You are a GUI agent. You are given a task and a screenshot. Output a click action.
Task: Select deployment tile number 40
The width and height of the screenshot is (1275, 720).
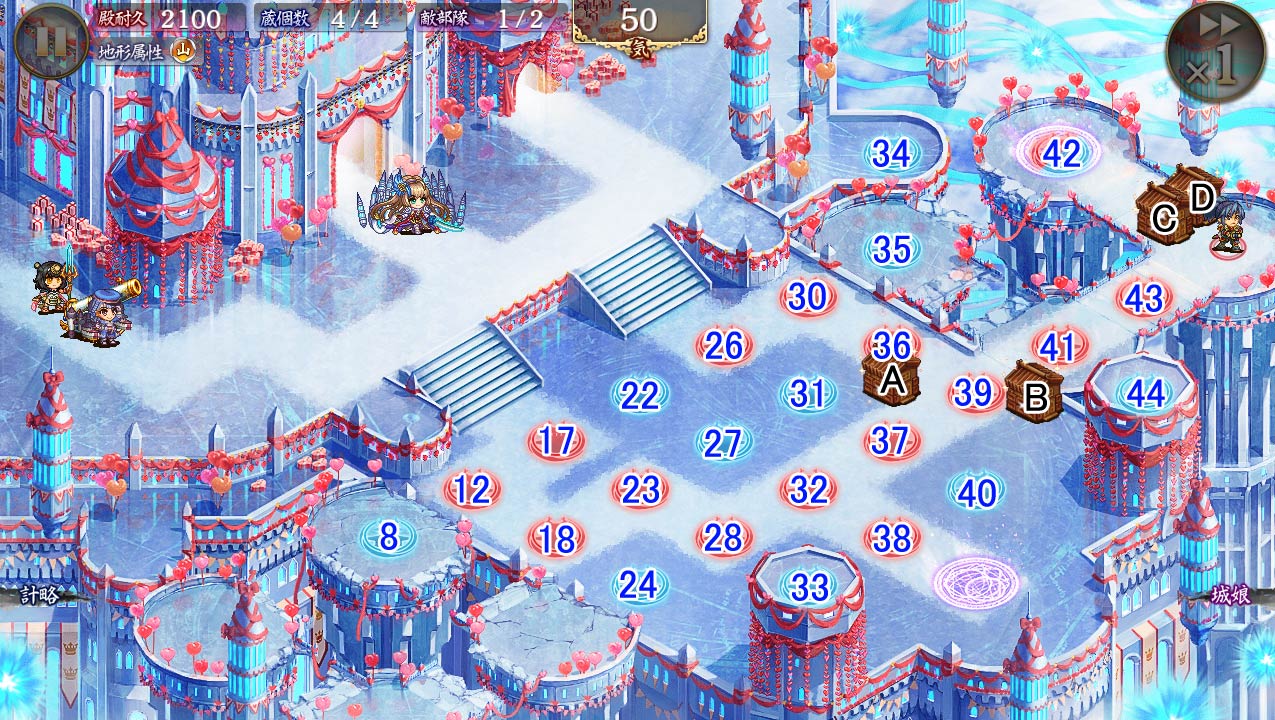[976, 492]
